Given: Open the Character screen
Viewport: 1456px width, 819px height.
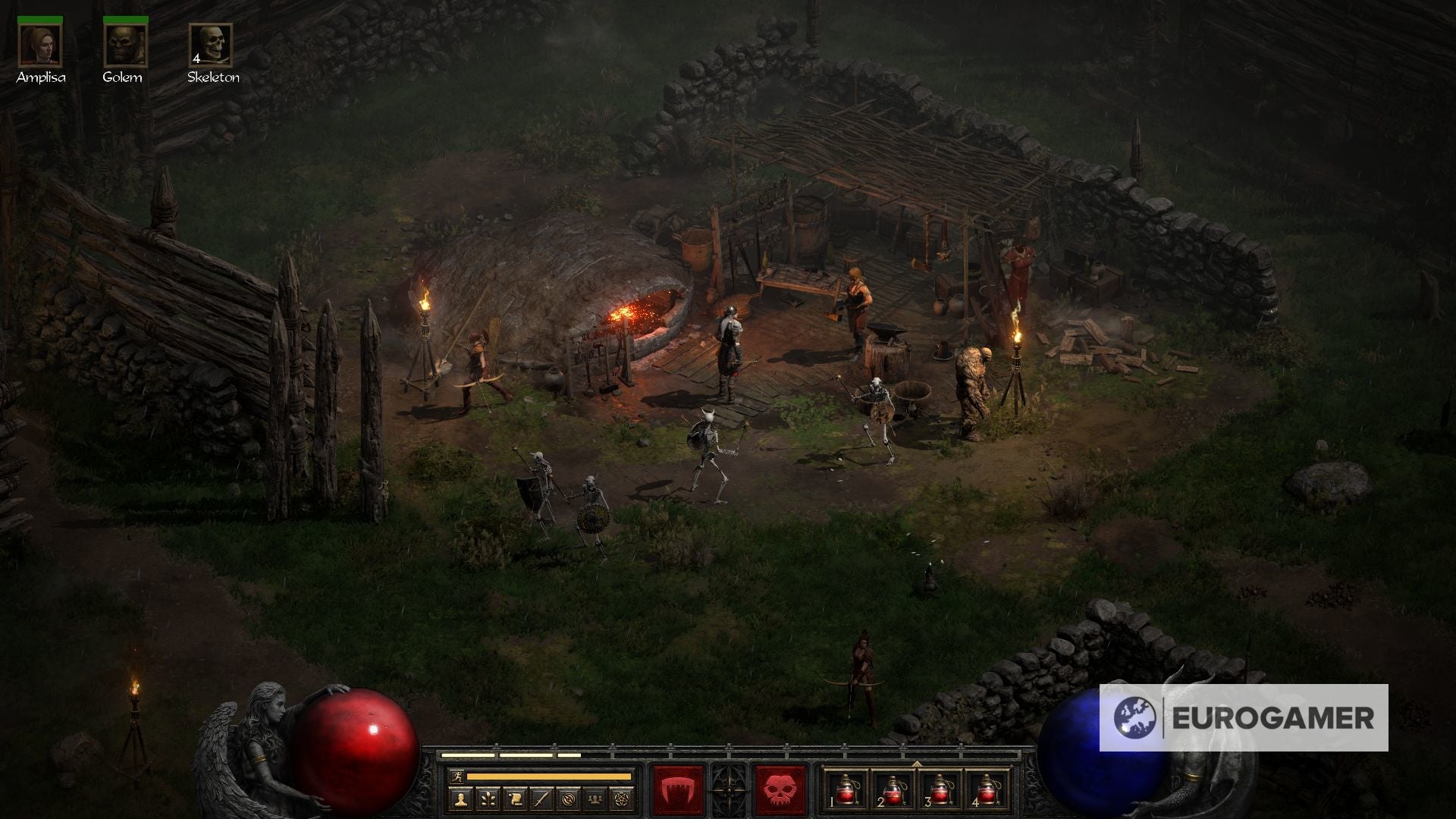Looking at the screenshot, I should (x=461, y=800).
